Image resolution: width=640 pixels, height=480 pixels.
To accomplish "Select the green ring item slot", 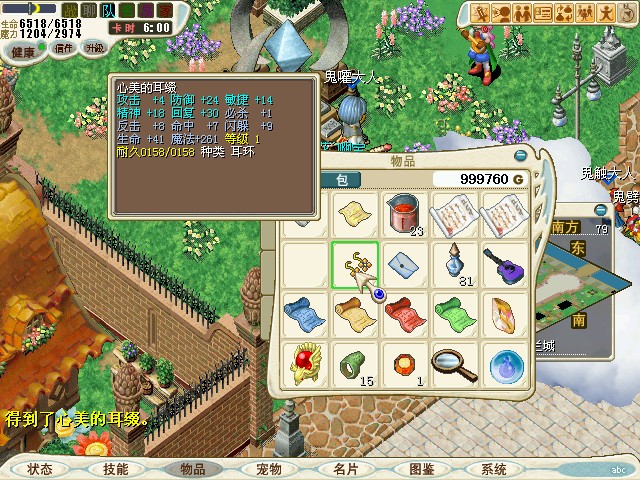I will [x=355, y=364].
